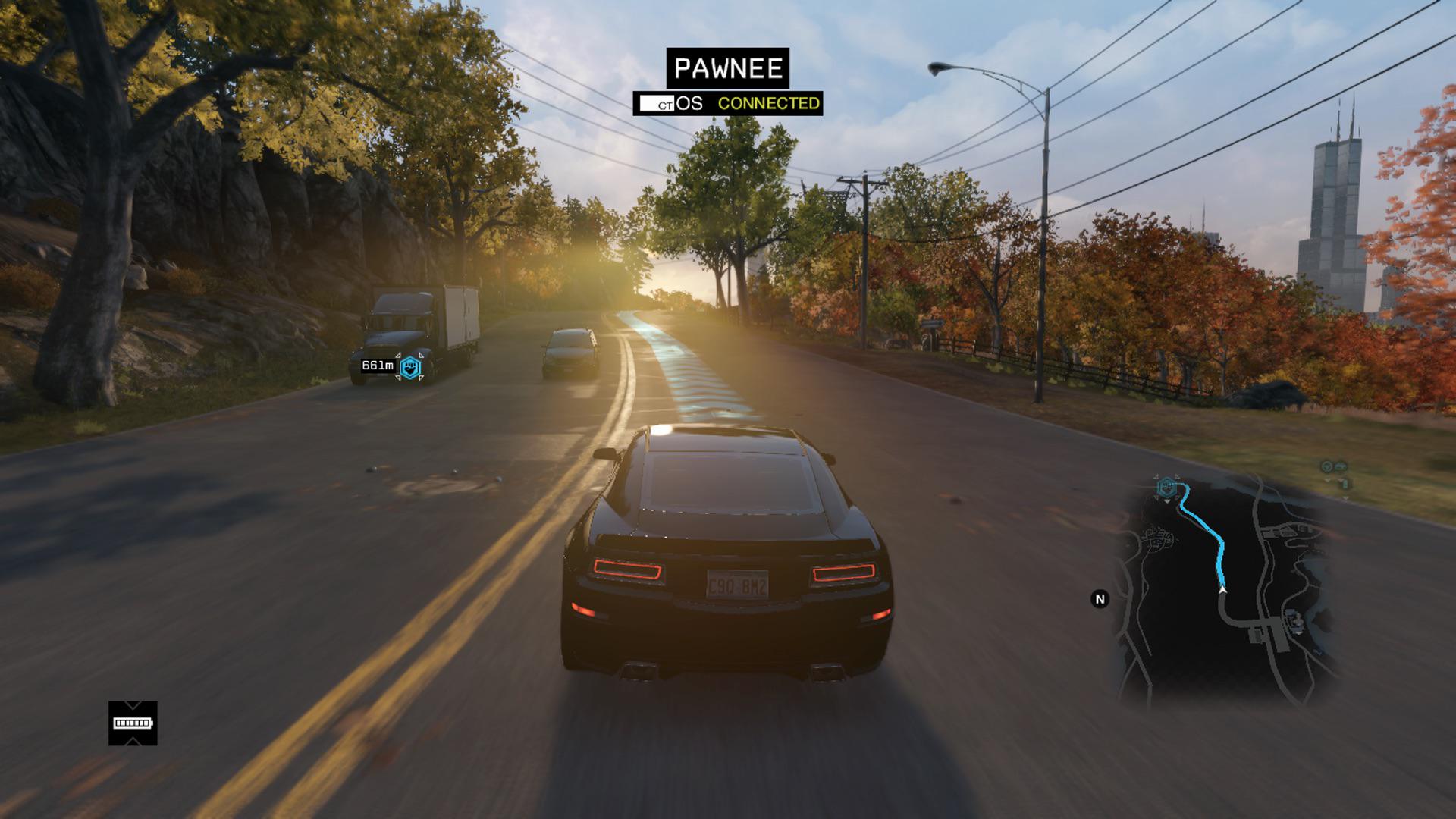
Task: Expand the chevron above the battery icon
Action: (x=133, y=704)
